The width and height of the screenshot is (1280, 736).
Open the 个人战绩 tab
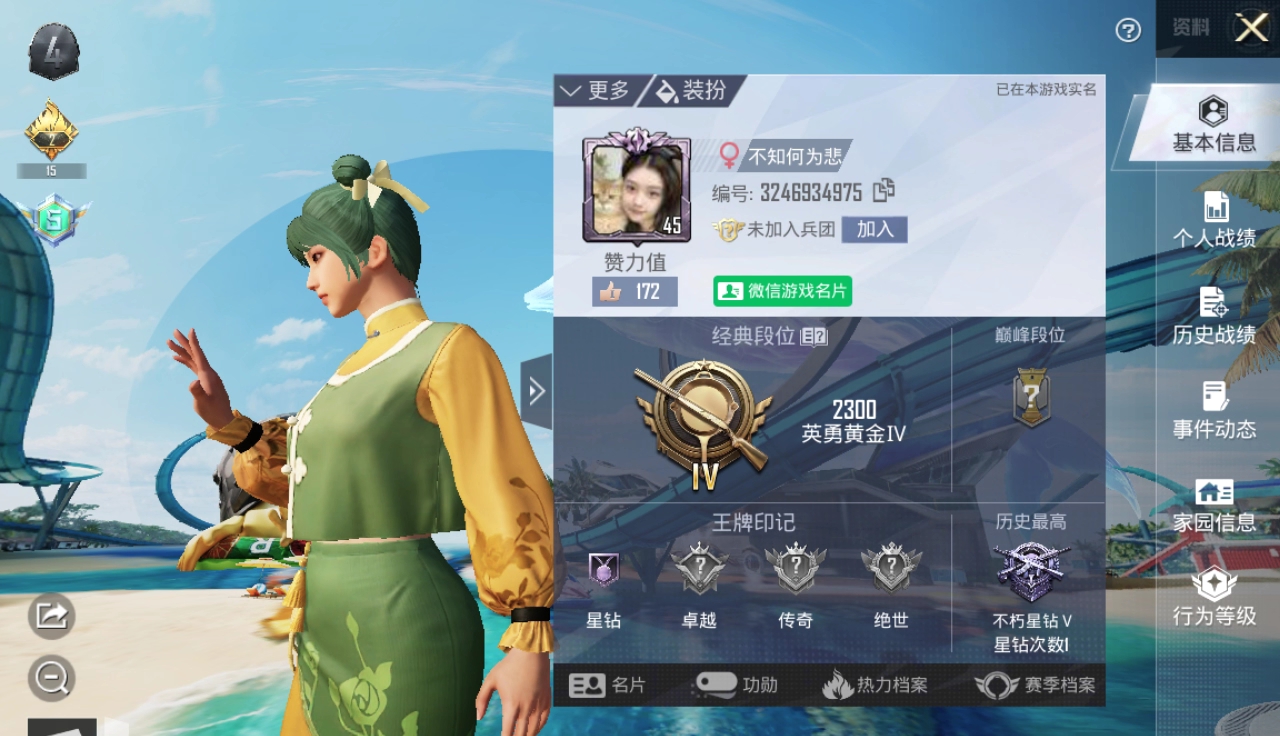(1214, 220)
